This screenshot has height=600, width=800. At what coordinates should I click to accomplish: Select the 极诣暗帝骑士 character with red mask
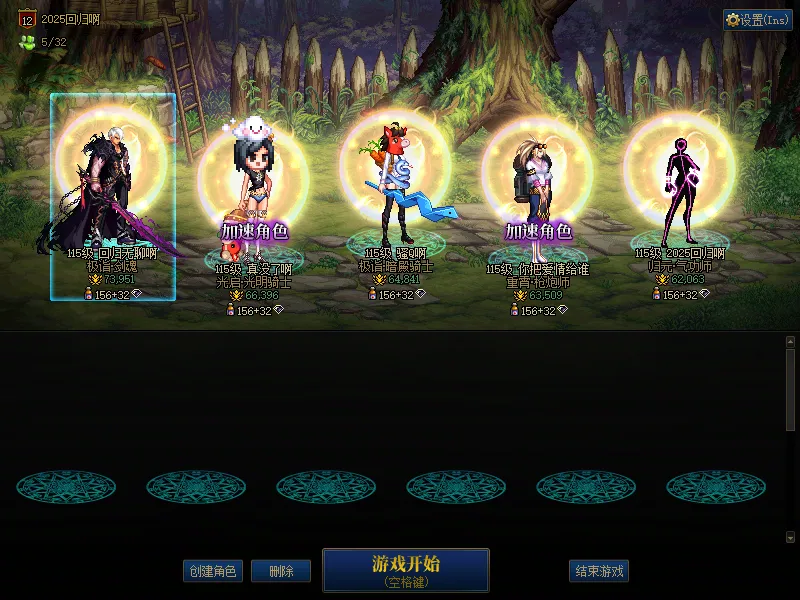coord(394,190)
